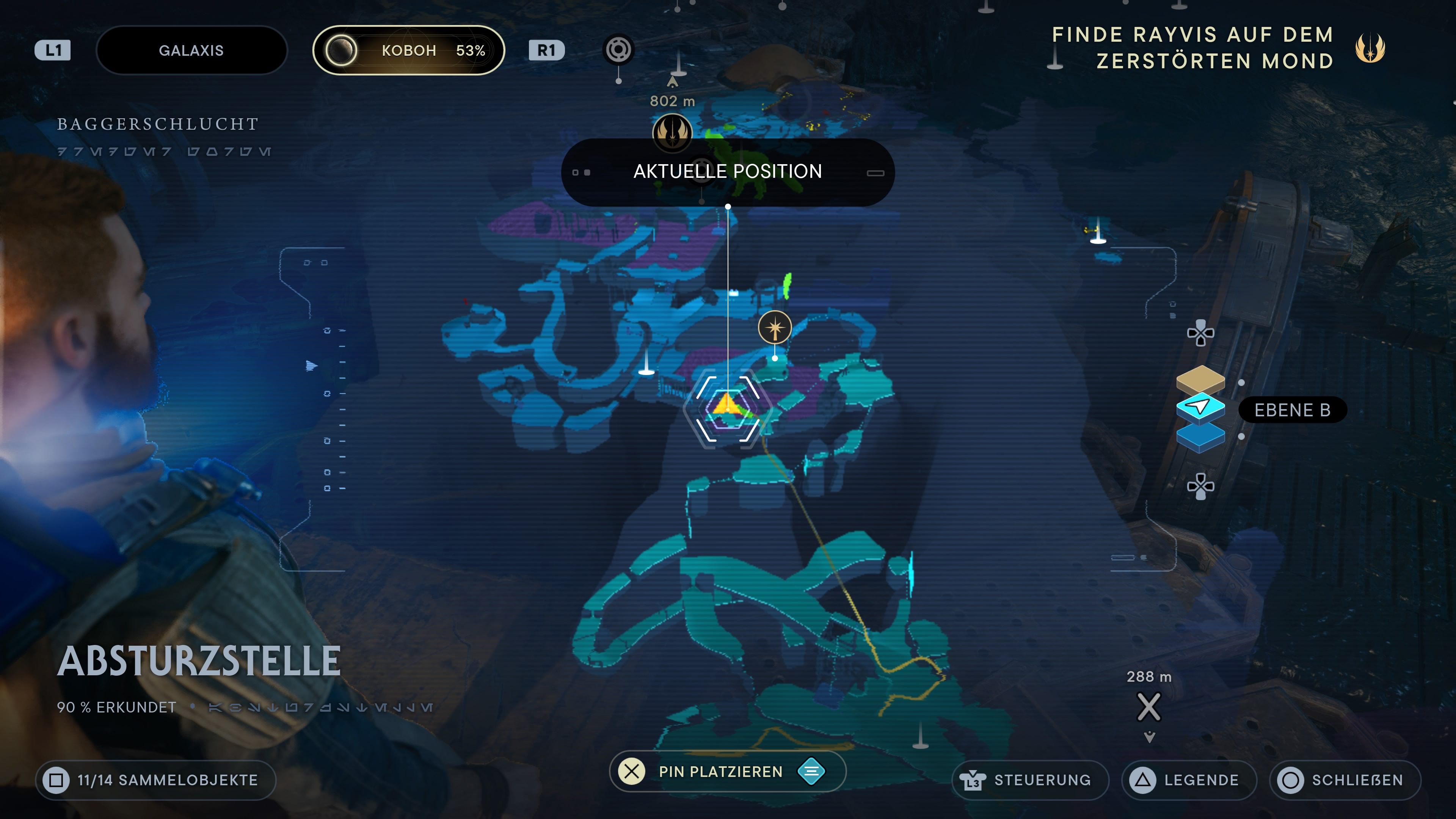Close the map with Schließen
1456x819 pixels.
click(1345, 780)
